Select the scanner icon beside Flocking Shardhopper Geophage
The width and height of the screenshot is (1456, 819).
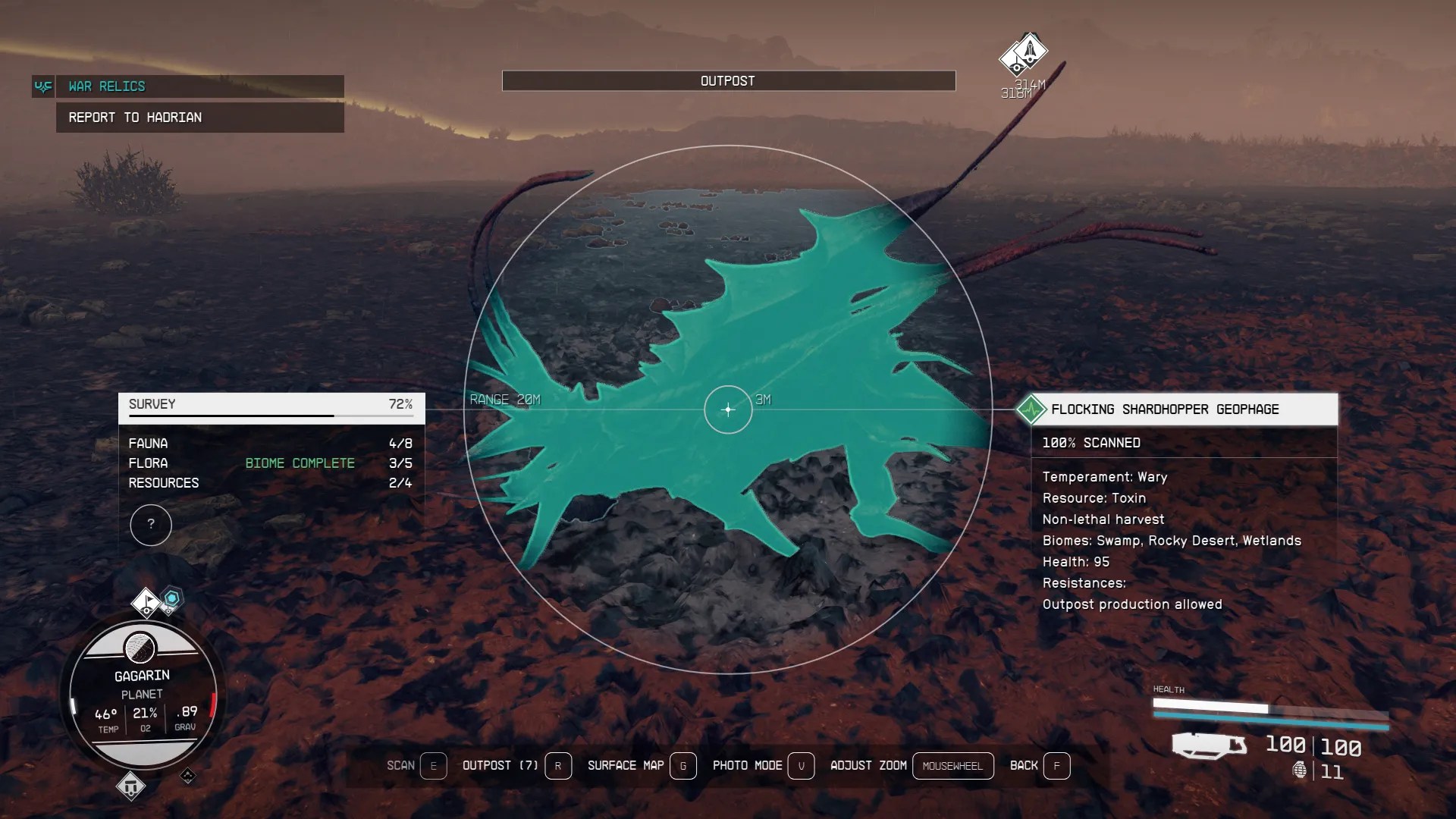[1033, 409]
